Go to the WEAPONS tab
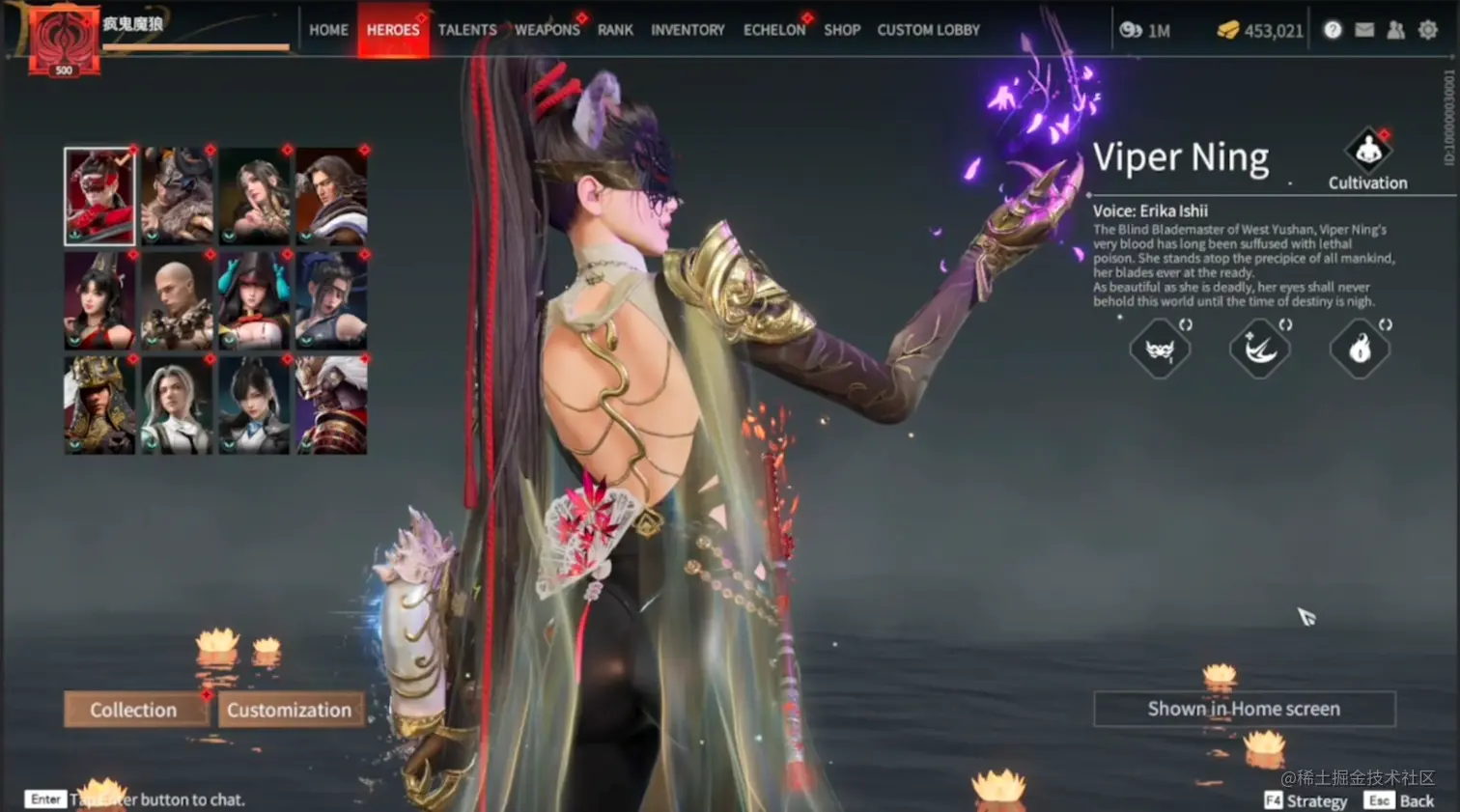This screenshot has width=1460, height=812. click(547, 30)
